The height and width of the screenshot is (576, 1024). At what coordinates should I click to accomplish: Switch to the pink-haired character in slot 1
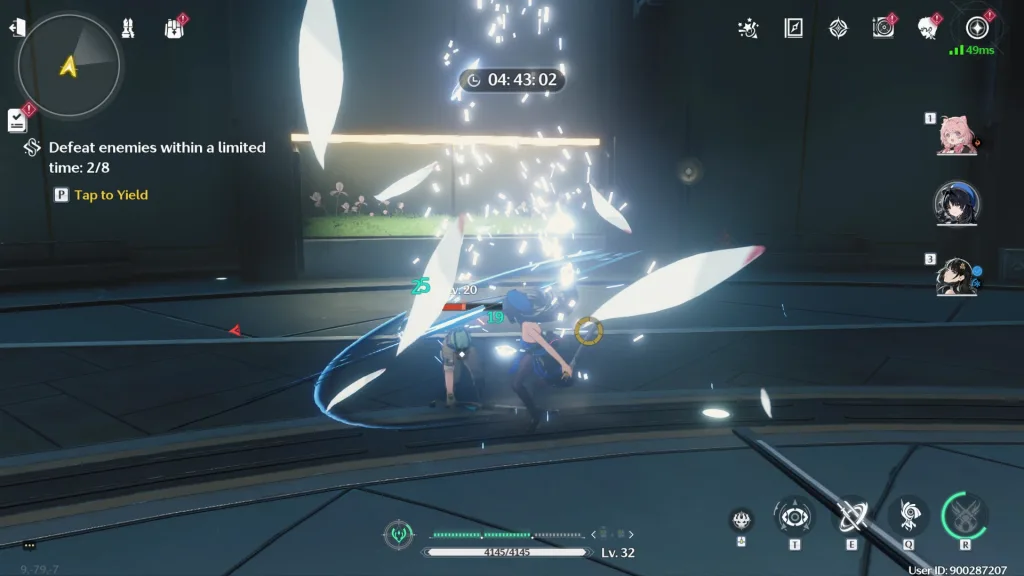(956, 135)
